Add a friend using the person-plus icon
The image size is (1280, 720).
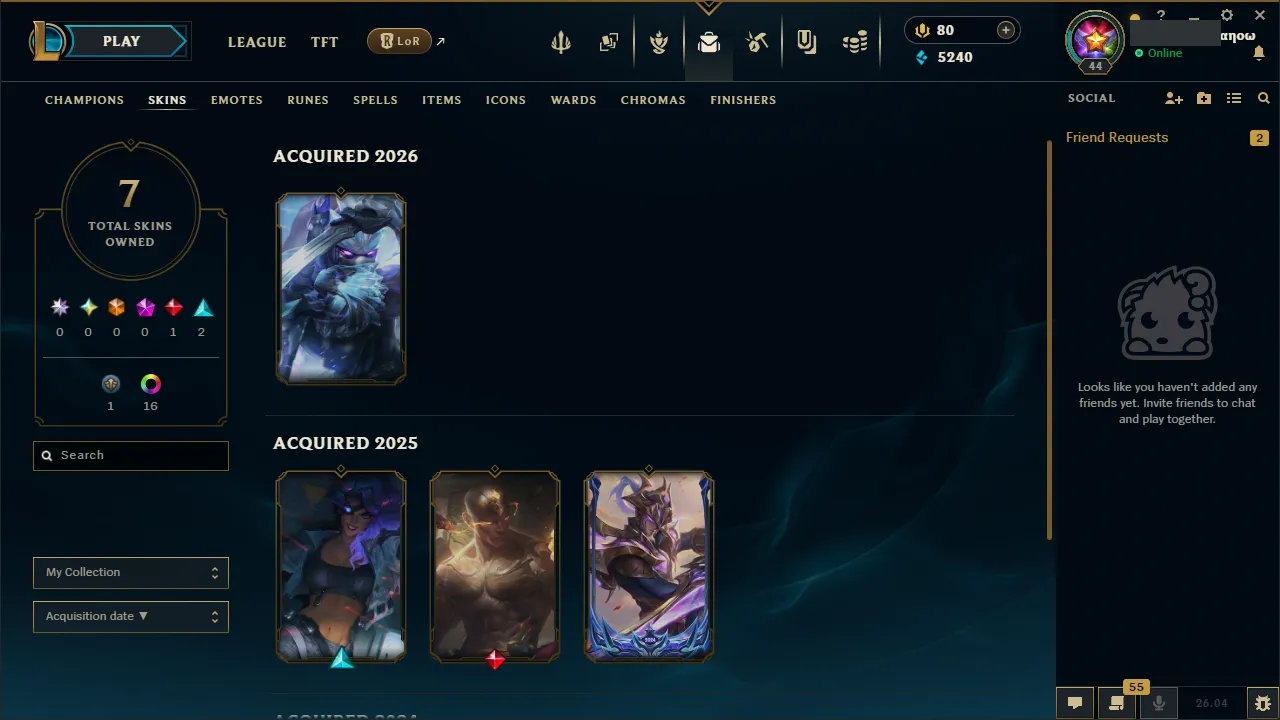(1174, 98)
